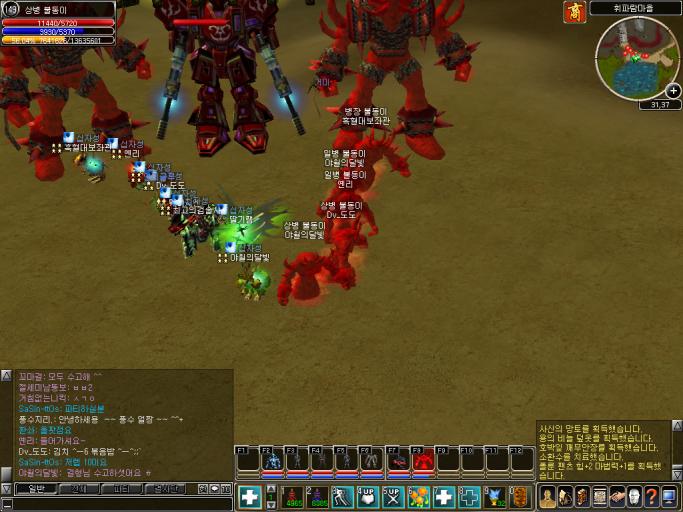The height and width of the screenshot is (512, 683).
Task: Open the monitor system menu icon
Action: coord(668,497)
